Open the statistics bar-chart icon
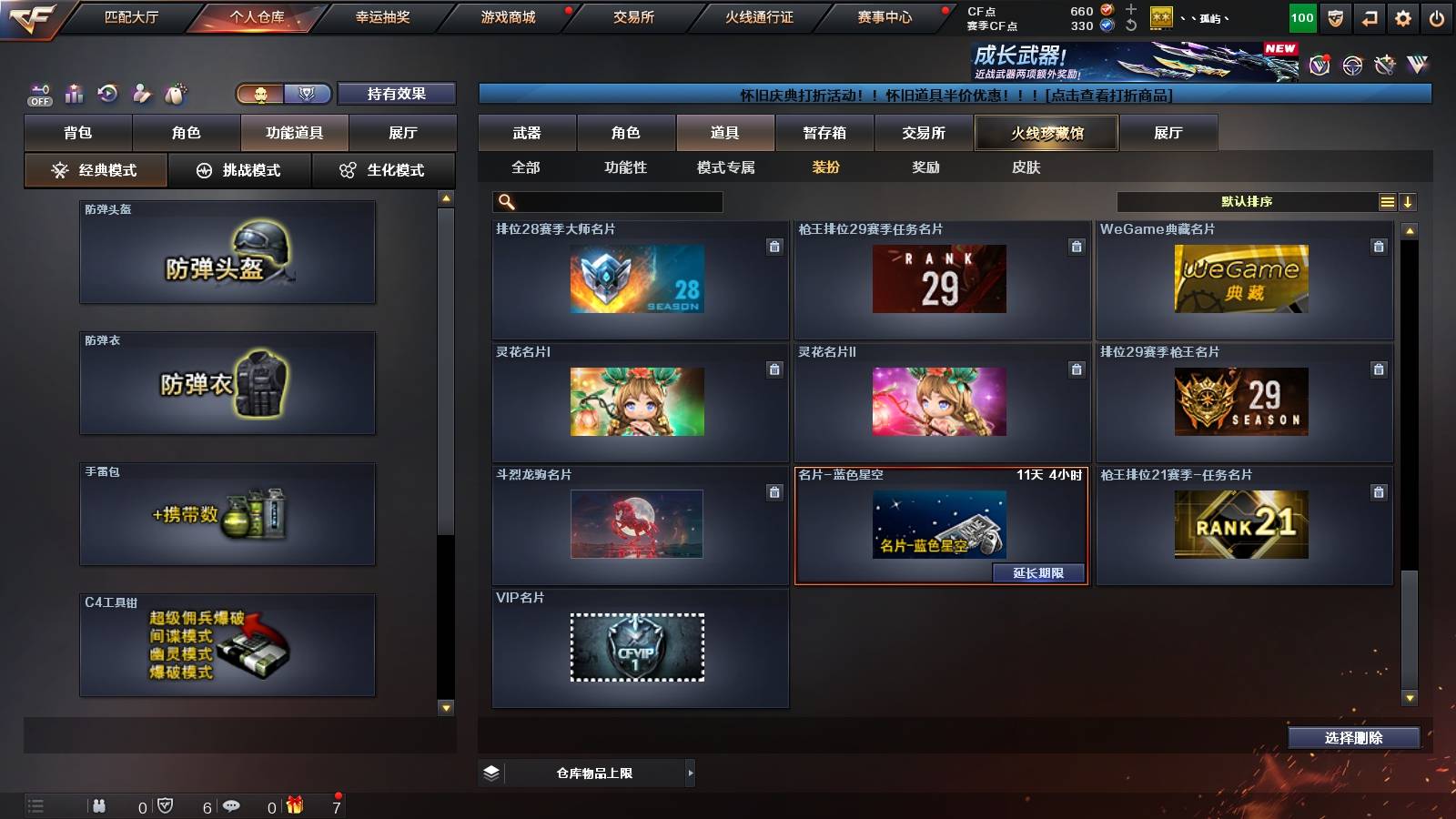 point(74,93)
